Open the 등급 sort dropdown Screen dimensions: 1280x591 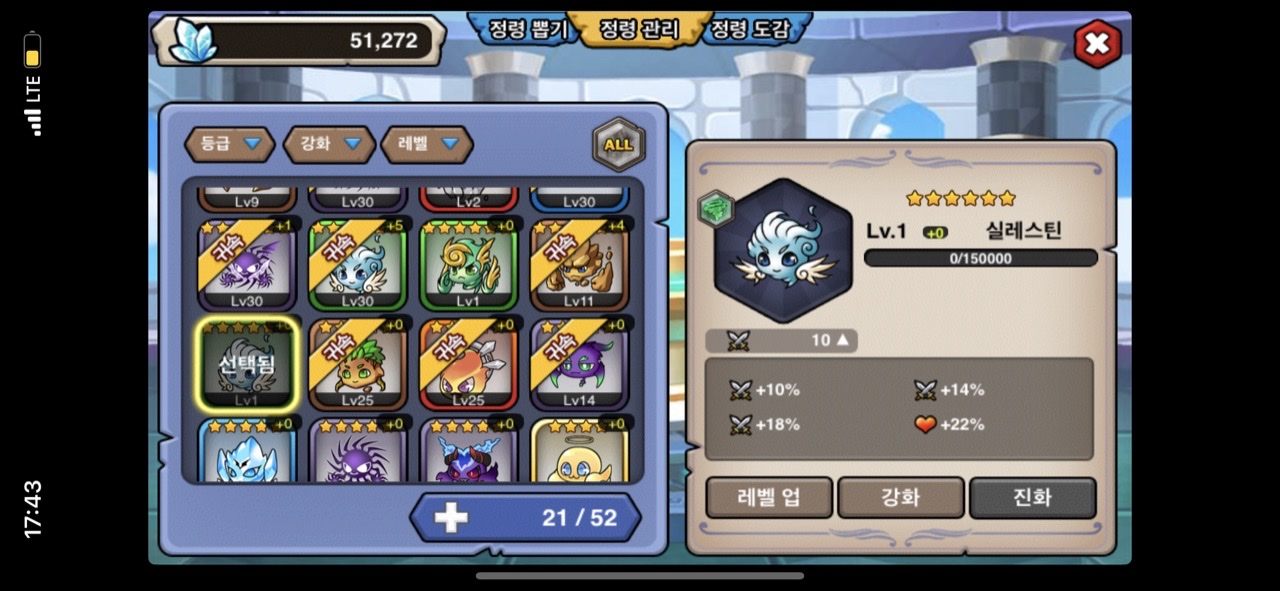pos(229,144)
